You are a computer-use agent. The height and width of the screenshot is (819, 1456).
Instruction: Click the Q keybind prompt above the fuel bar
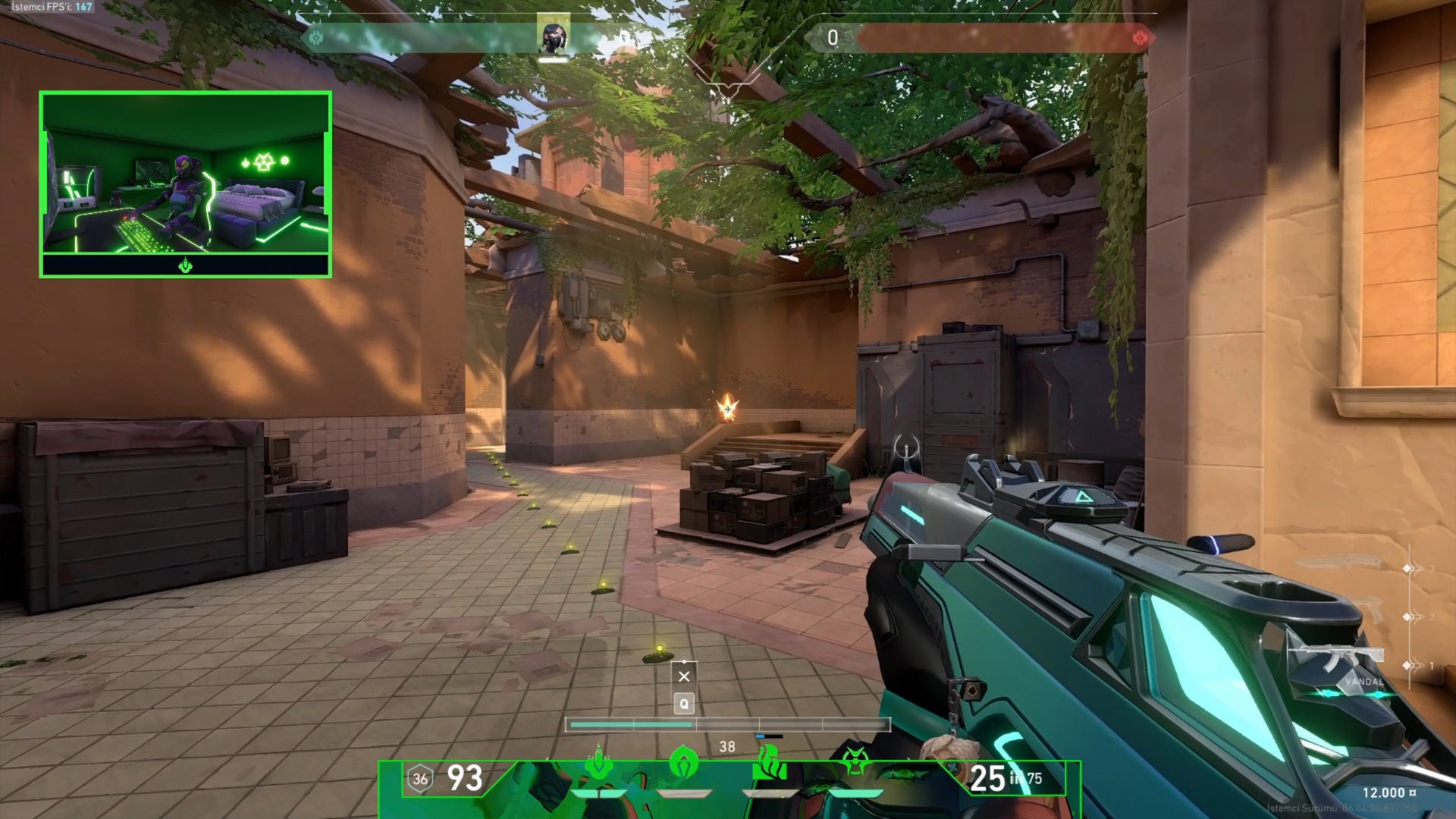[684, 703]
